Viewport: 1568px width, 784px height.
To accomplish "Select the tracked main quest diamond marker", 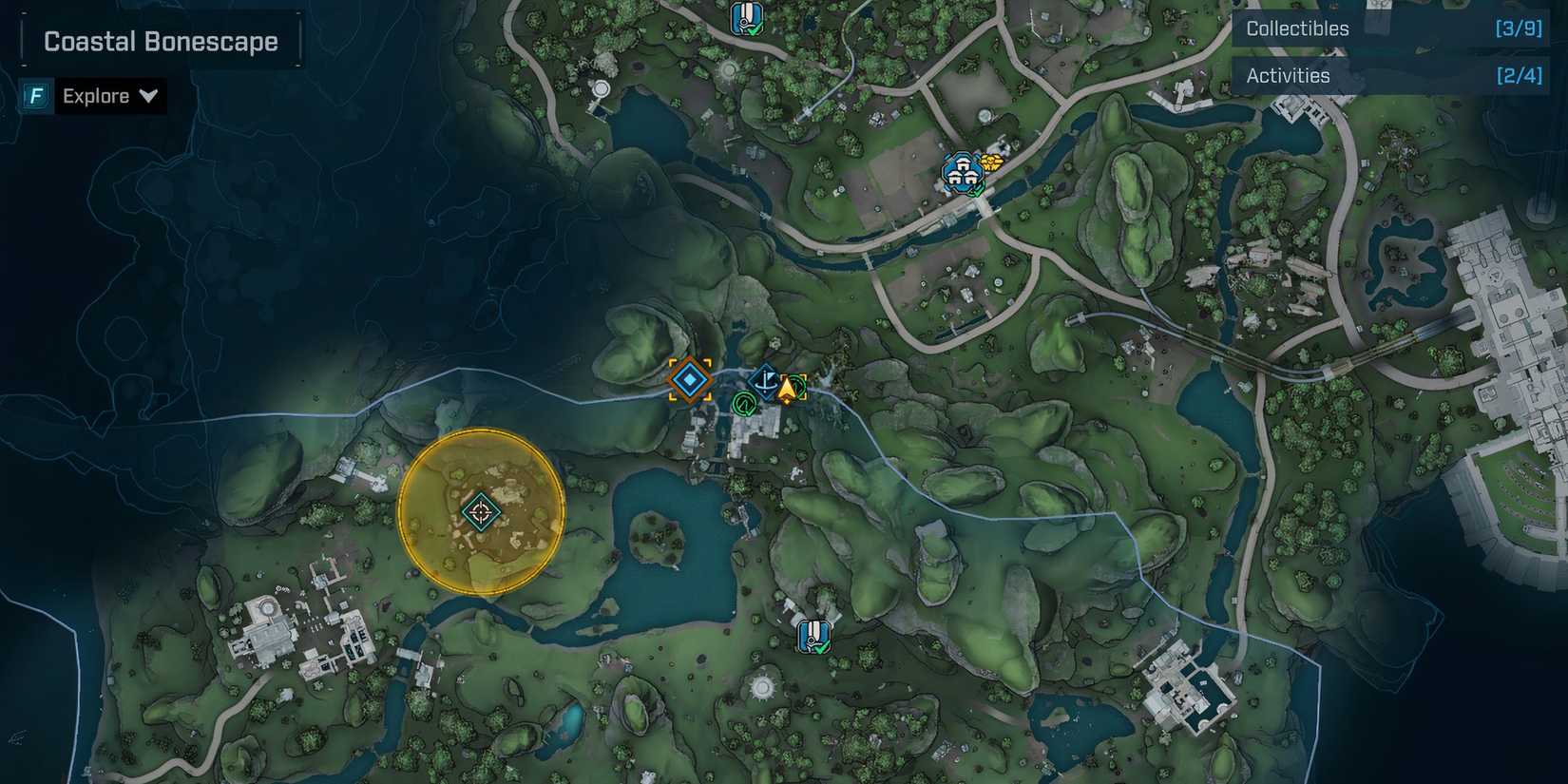I will tap(689, 379).
